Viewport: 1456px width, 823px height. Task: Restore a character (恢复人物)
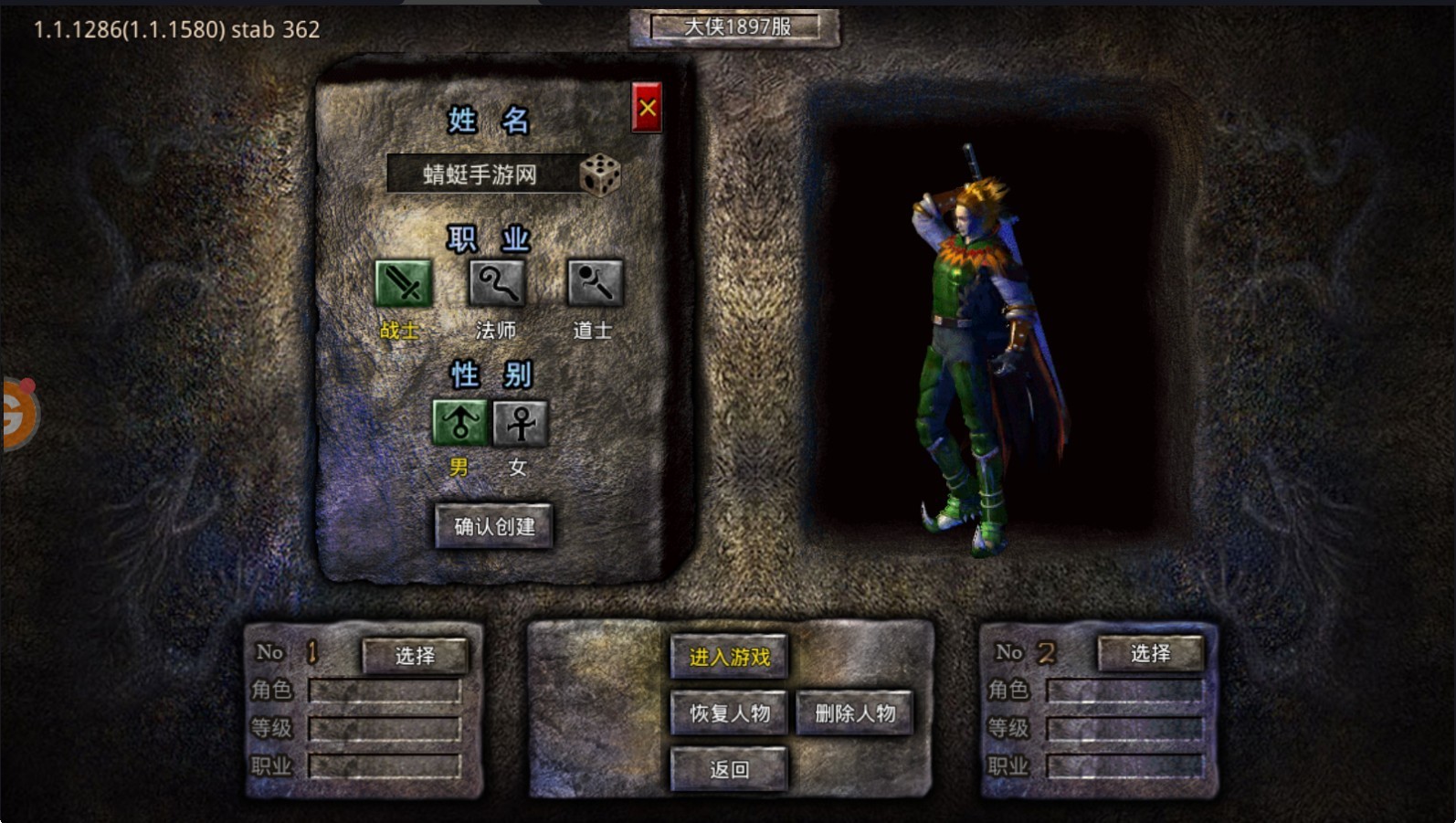(729, 713)
